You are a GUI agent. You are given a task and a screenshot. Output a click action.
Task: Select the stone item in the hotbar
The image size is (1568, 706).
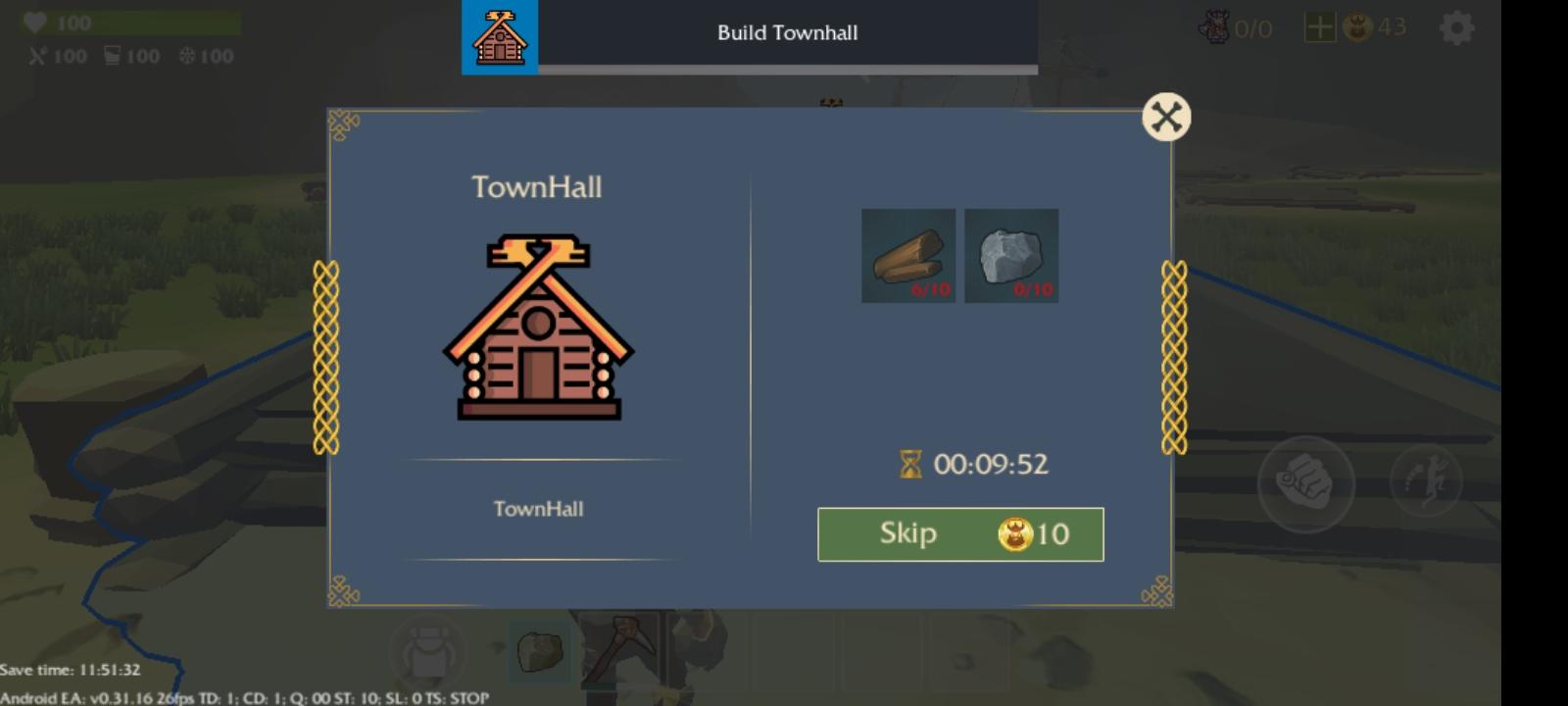tap(540, 652)
